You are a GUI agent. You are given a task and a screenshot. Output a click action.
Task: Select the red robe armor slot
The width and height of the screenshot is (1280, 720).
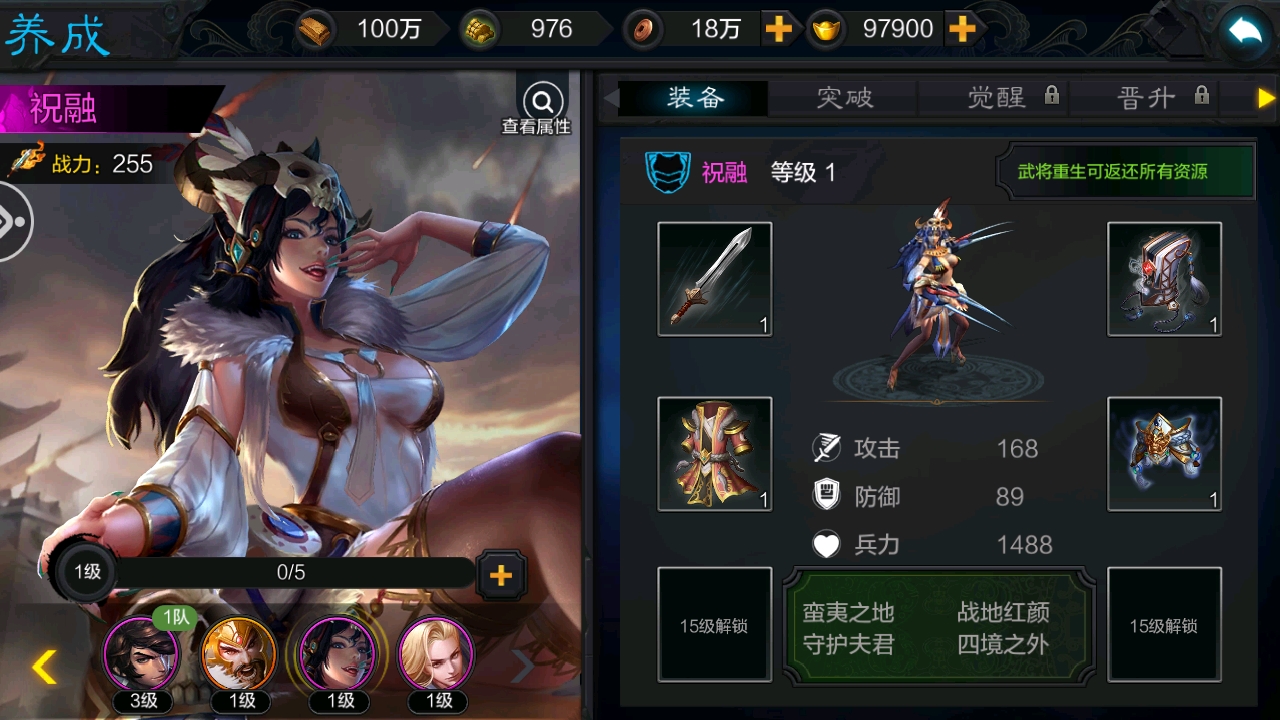(x=714, y=454)
